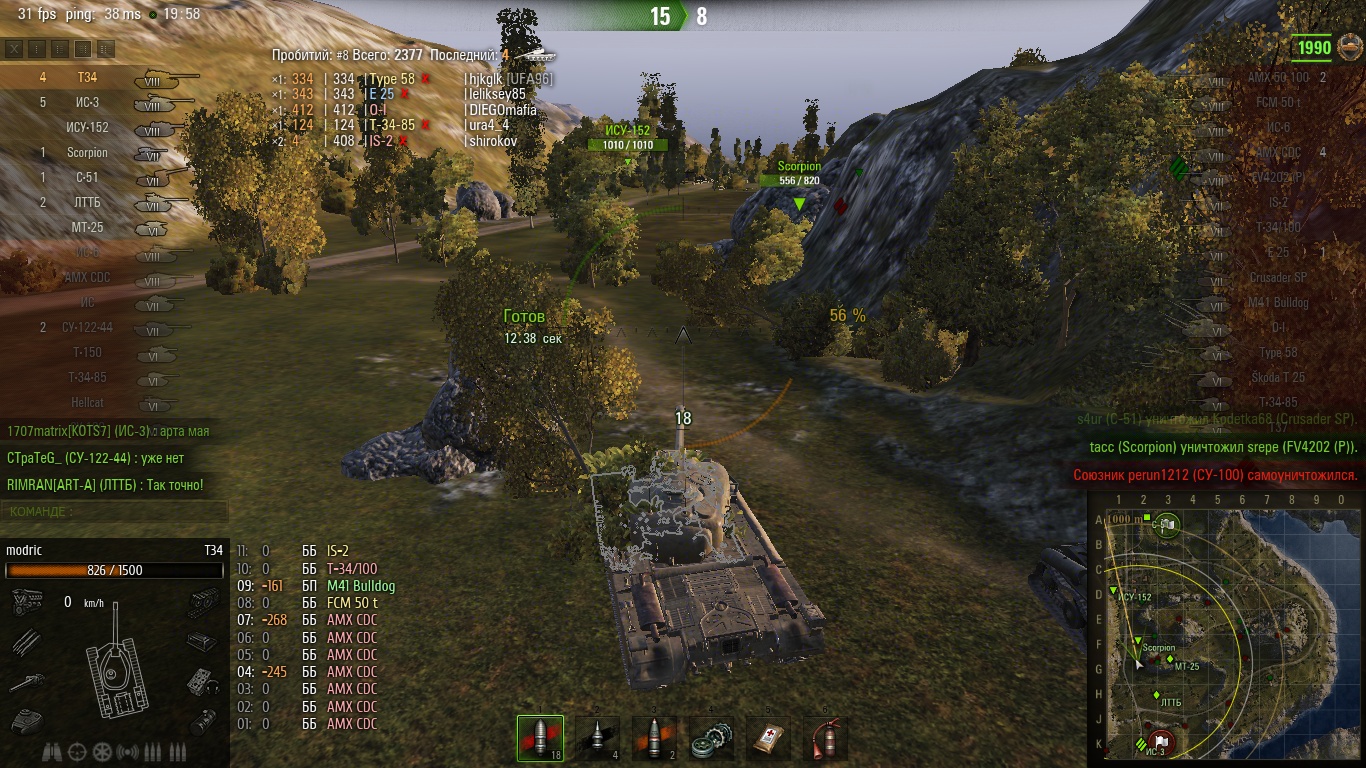Click the turret module icon
1366x768 pixels.
pyautogui.click(x=27, y=719)
